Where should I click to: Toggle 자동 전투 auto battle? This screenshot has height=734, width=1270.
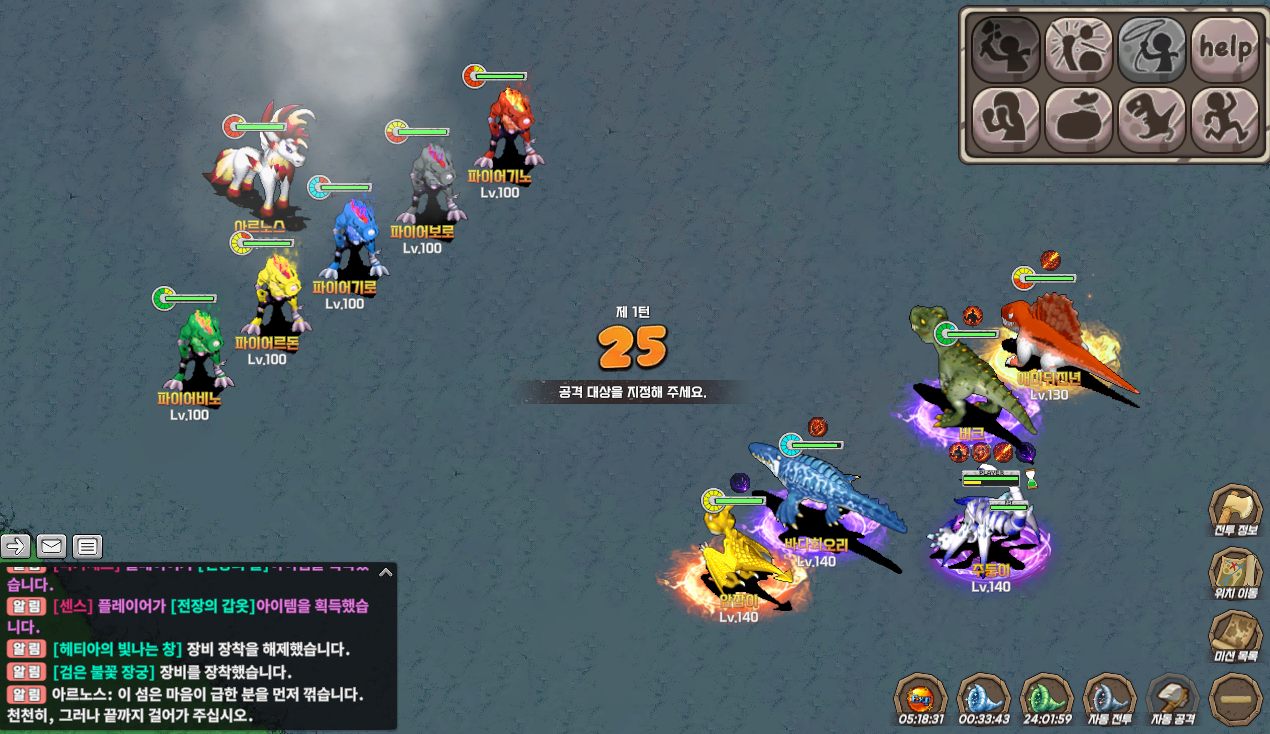point(1111,697)
